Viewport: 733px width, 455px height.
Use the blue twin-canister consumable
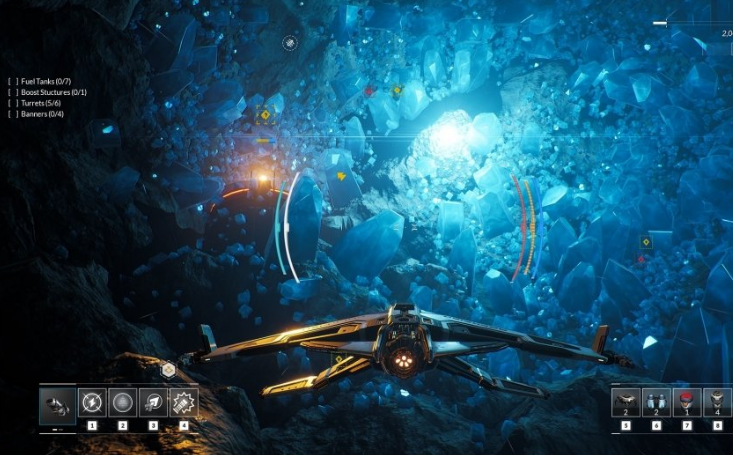click(656, 402)
